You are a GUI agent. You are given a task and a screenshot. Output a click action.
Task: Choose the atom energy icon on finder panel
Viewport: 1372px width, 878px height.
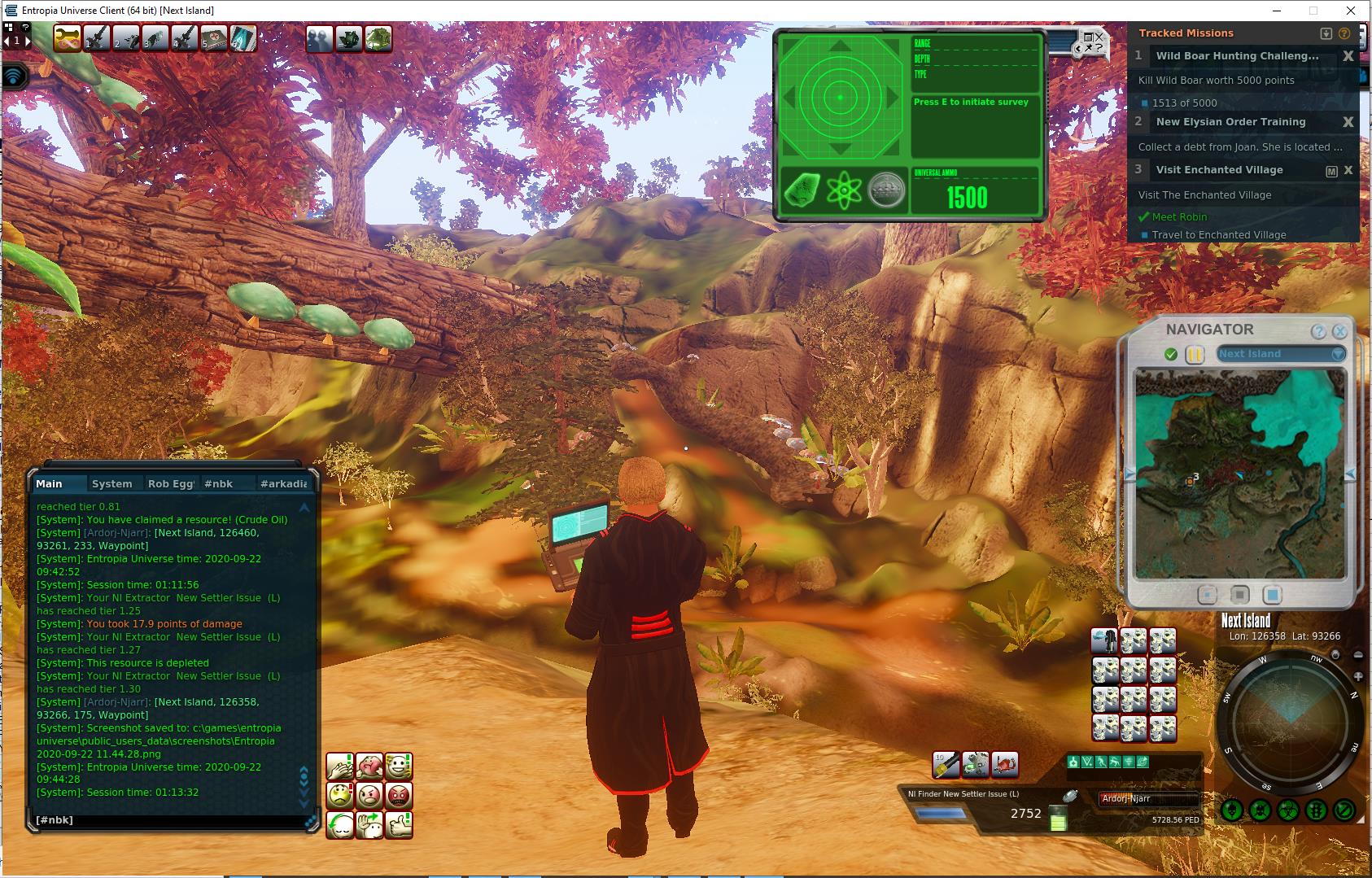pos(843,191)
